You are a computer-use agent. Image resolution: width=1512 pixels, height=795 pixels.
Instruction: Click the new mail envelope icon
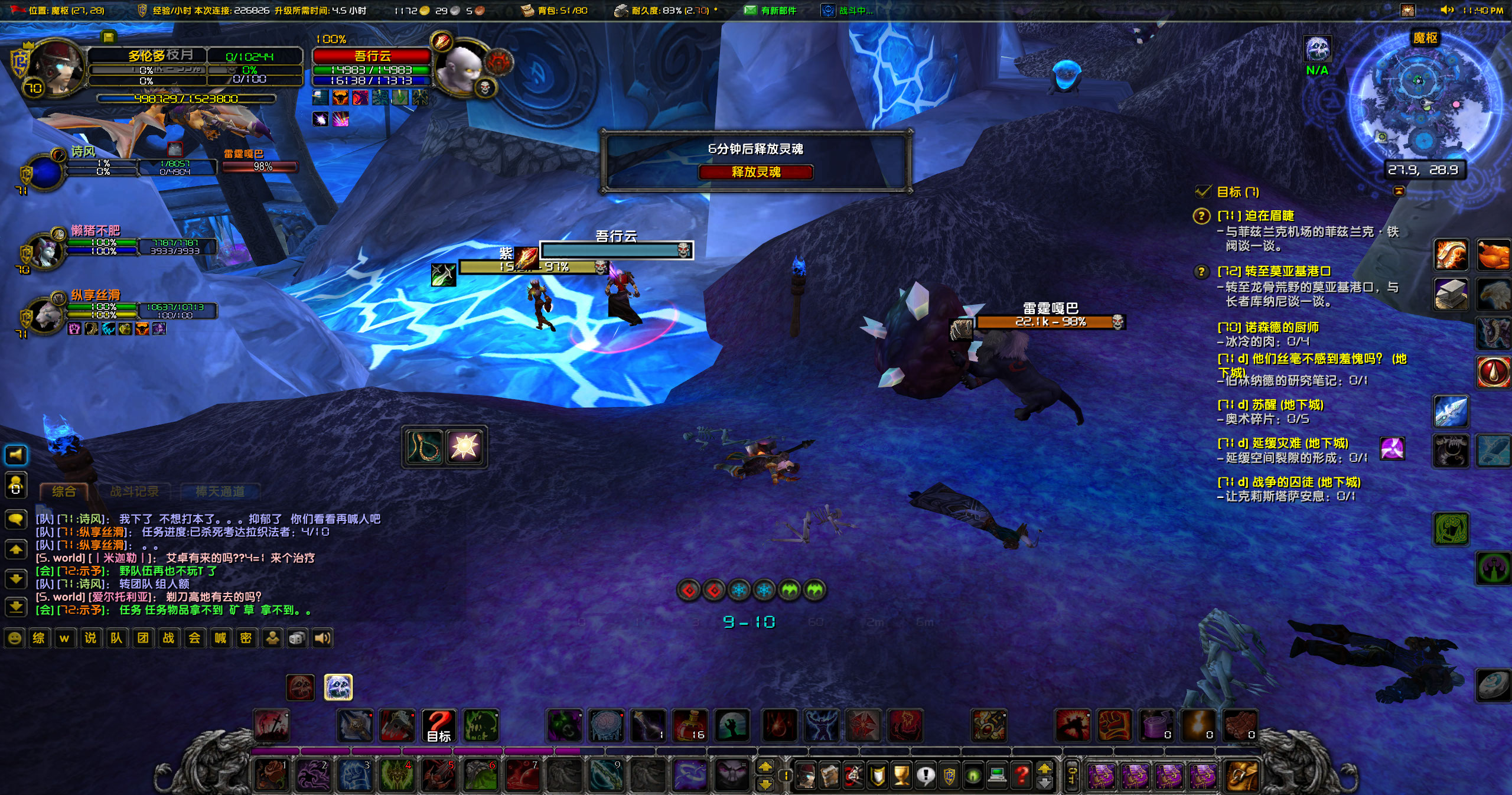tap(750, 10)
